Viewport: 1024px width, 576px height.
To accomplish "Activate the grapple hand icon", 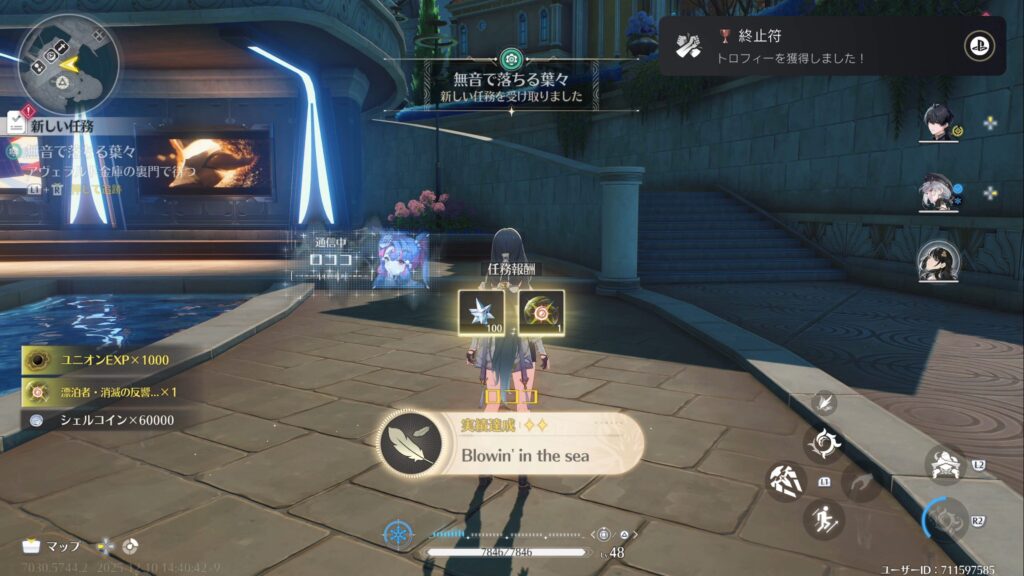I will coord(825,403).
